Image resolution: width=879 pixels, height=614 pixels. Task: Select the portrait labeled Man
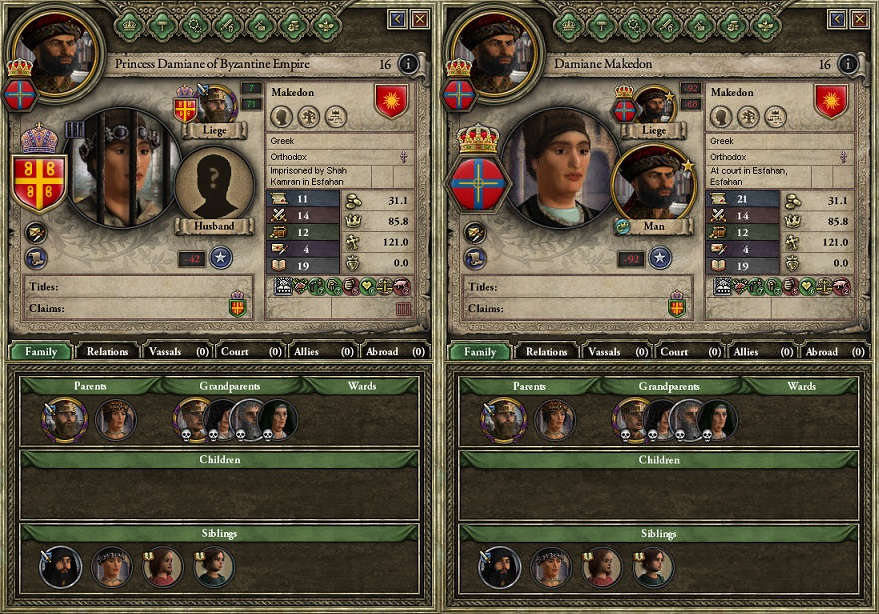[x=651, y=188]
